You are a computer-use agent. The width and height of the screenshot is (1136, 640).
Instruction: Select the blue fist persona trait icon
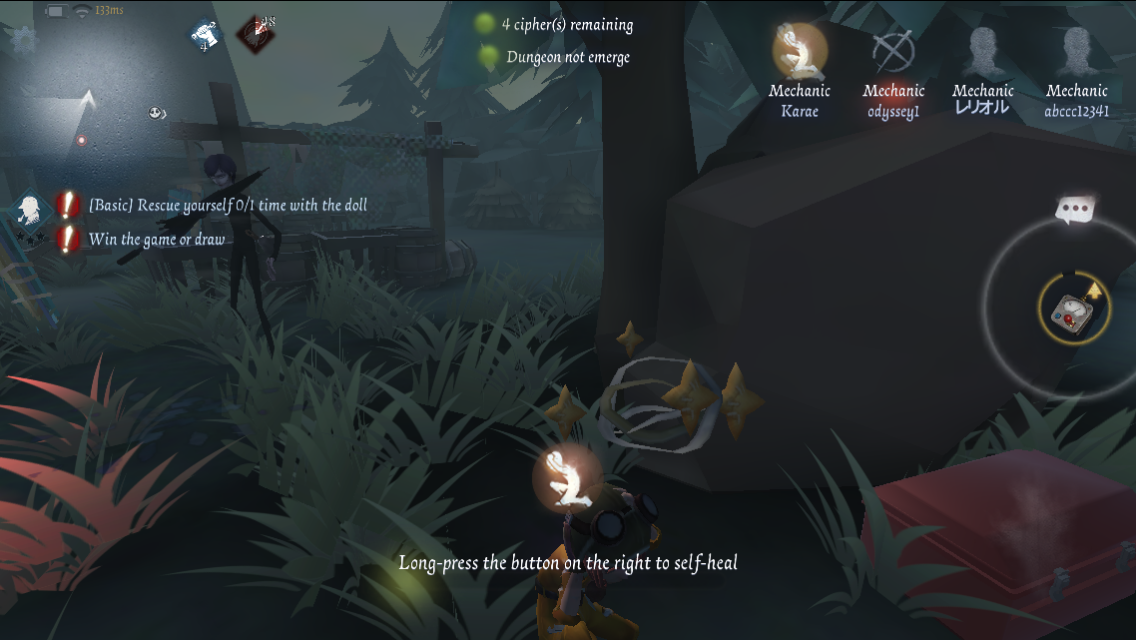205,35
